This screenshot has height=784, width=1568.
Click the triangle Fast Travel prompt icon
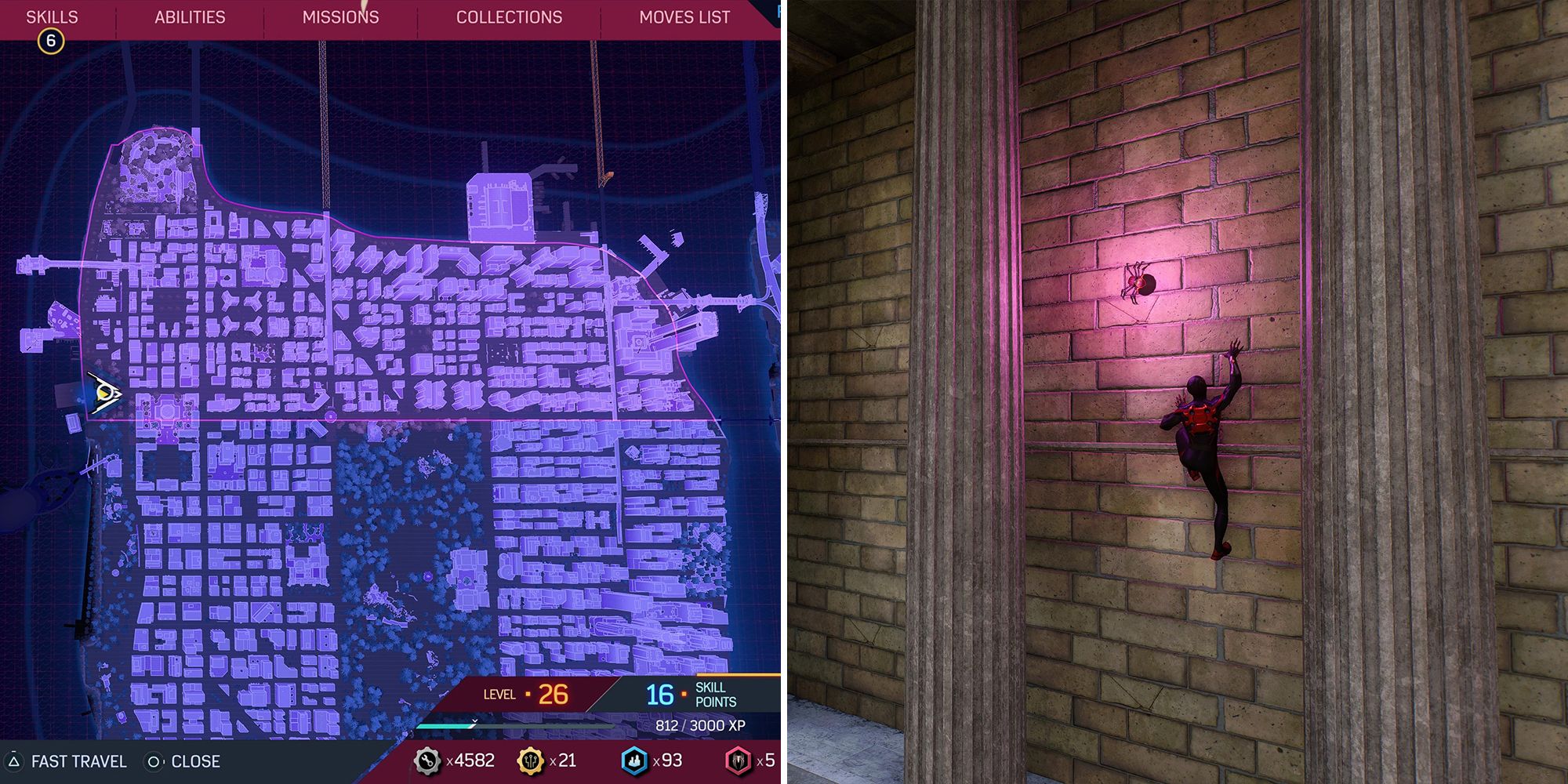pyautogui.click(x=15, y=760)
